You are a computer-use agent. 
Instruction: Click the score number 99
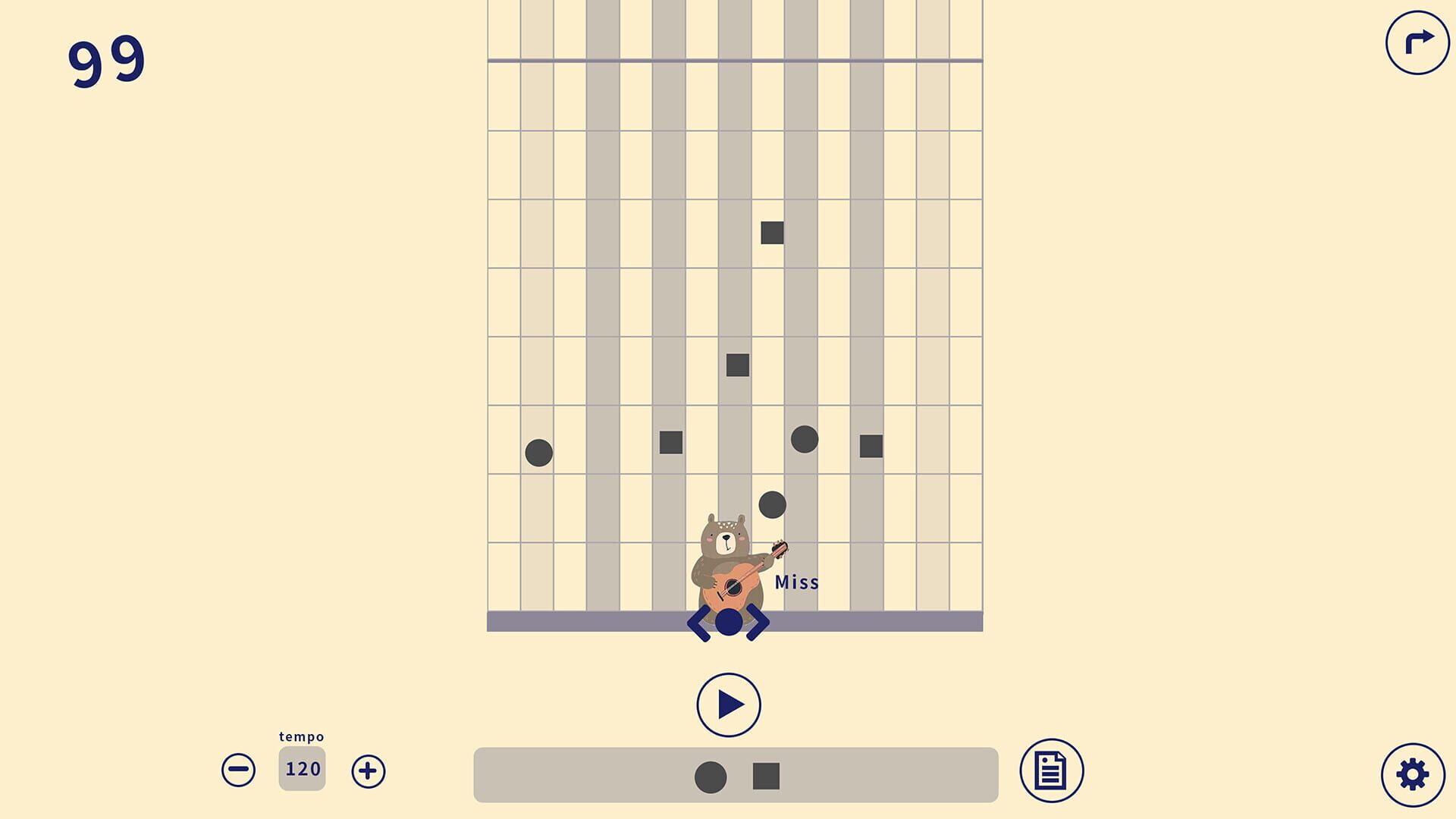coord(105,60)
